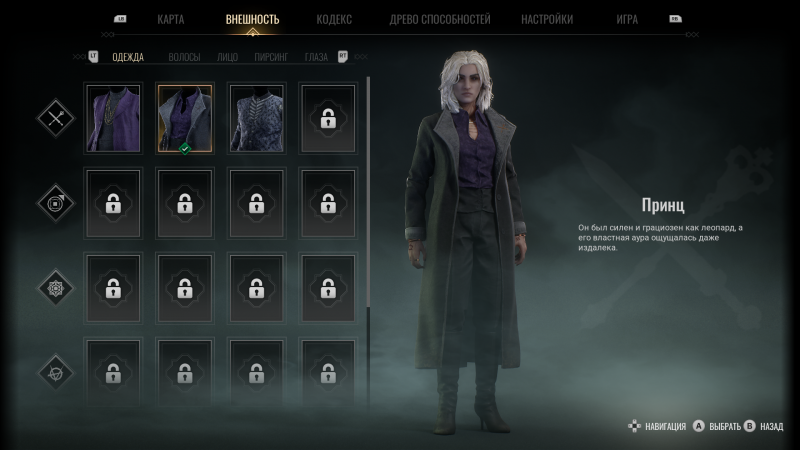Open the ПИРСИНГ category
The width and height of the screenshot is (800, 450).
point(270,57)
